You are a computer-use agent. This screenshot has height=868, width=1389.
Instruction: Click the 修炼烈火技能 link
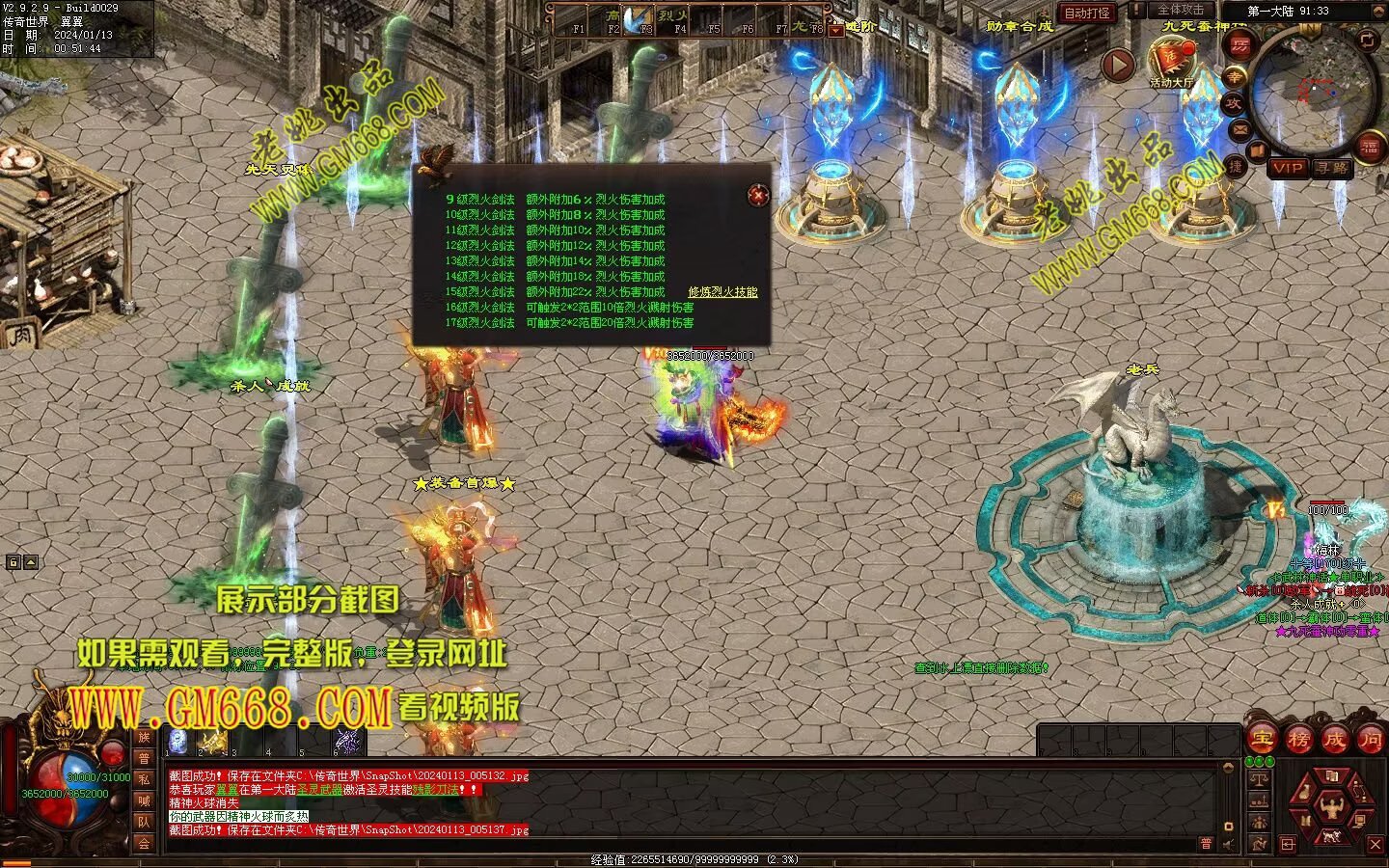pos(722,292)
